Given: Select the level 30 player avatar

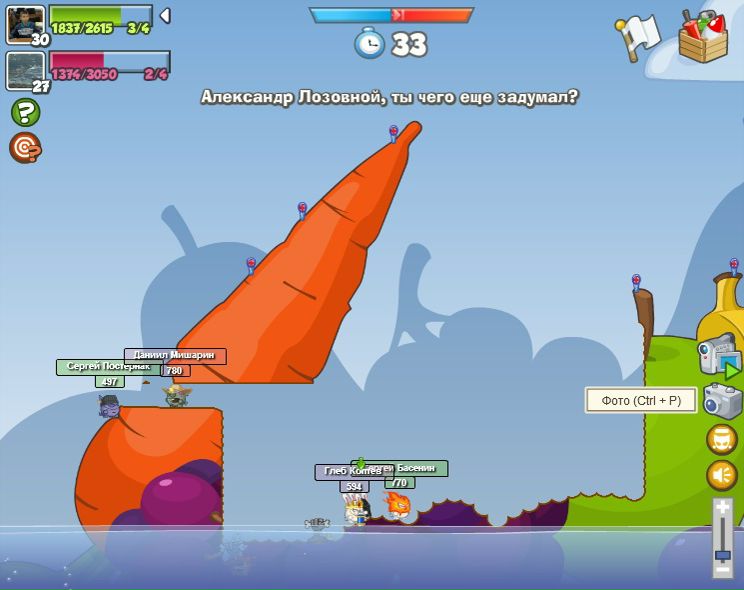Looking at the screenshot, I should (x=25, y=24).
